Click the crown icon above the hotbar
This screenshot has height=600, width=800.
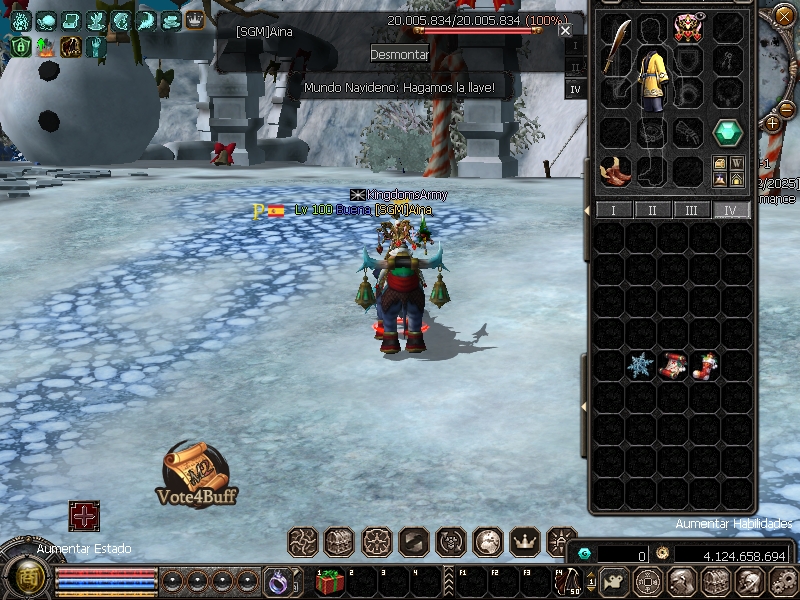[x=525, y=542]
